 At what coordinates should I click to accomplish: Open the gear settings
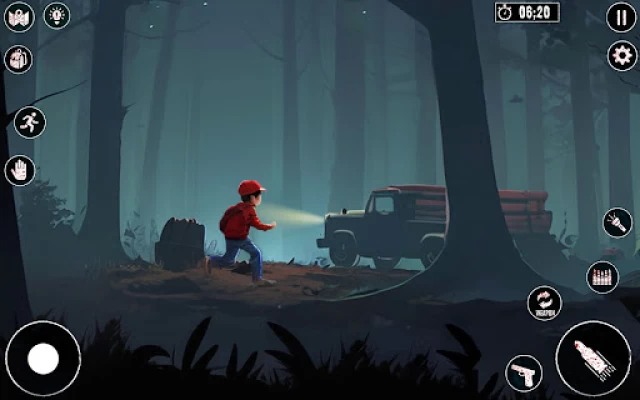pyautogui.click(x=621, y=55)
